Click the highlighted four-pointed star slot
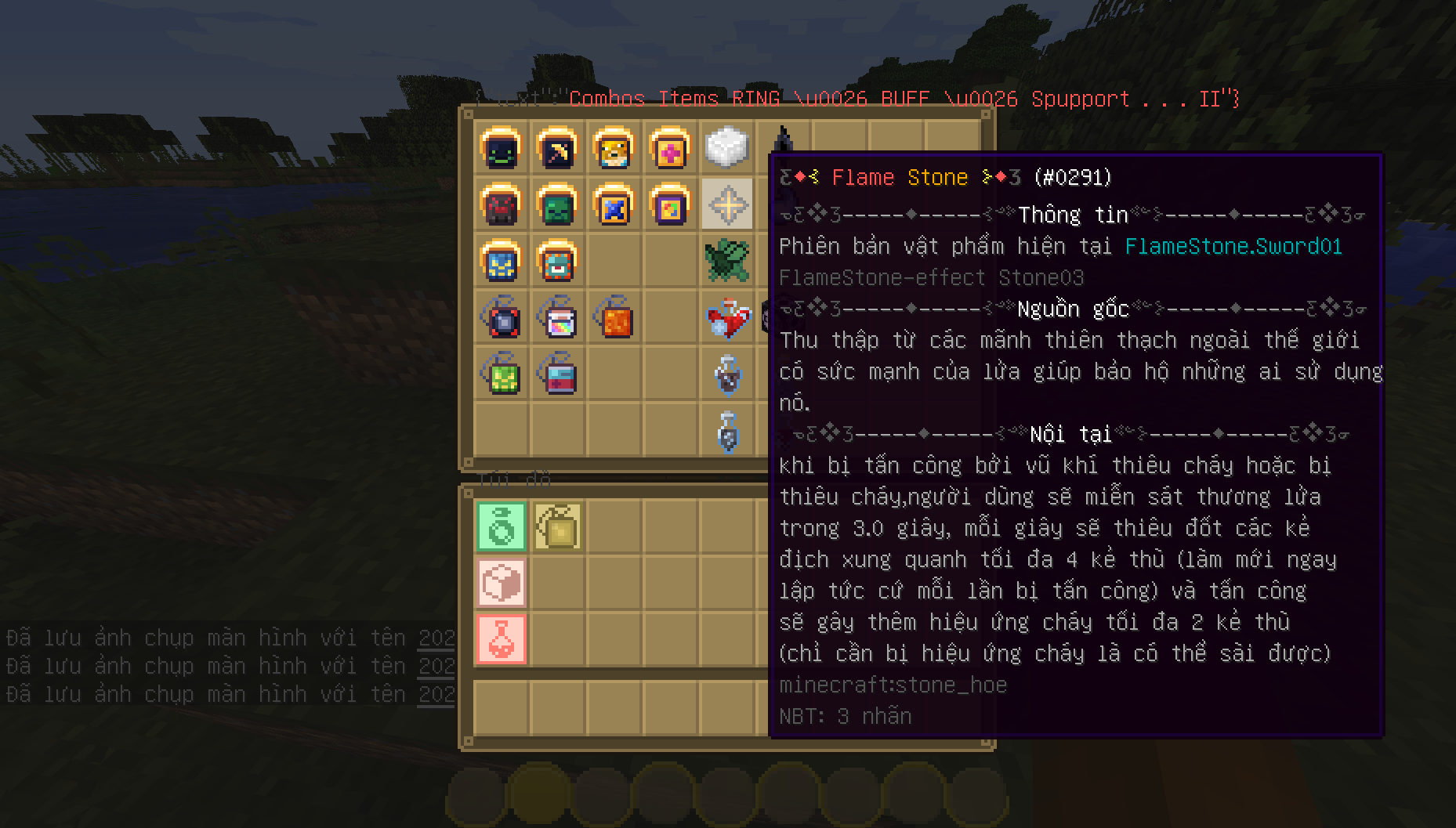 [x=726, y=204]
